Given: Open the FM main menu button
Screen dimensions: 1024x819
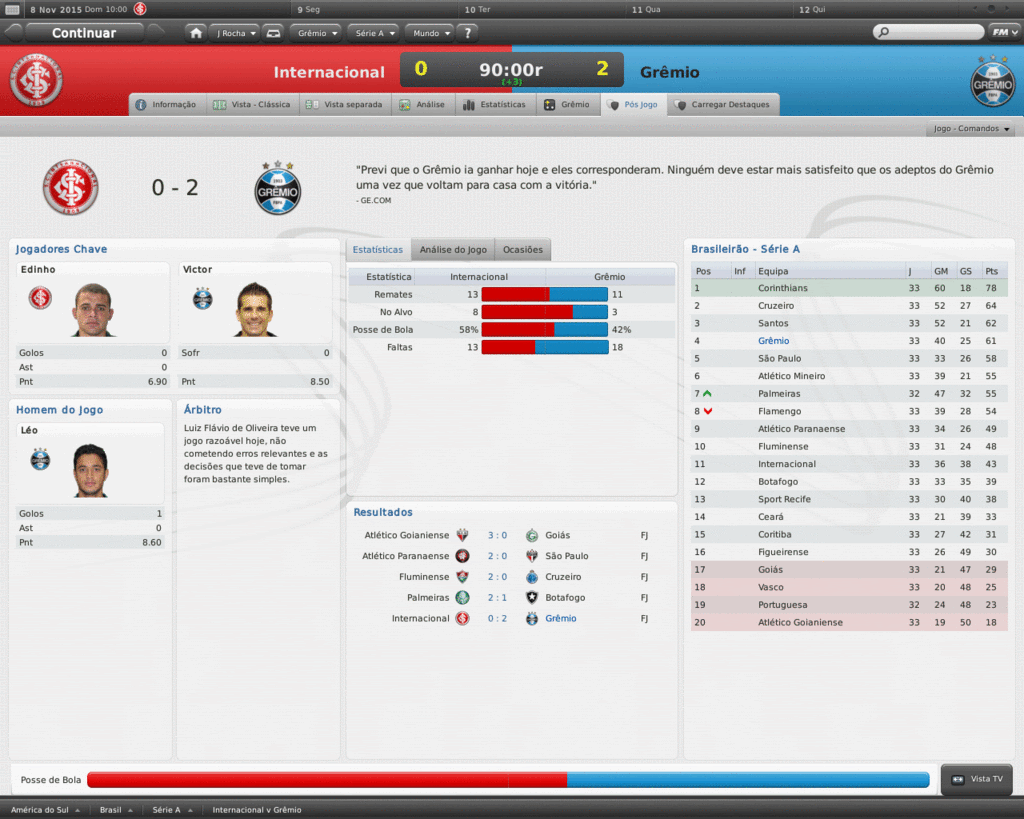Looking at the screenshot, I should pyautogui.click(x=1003, y=33).
